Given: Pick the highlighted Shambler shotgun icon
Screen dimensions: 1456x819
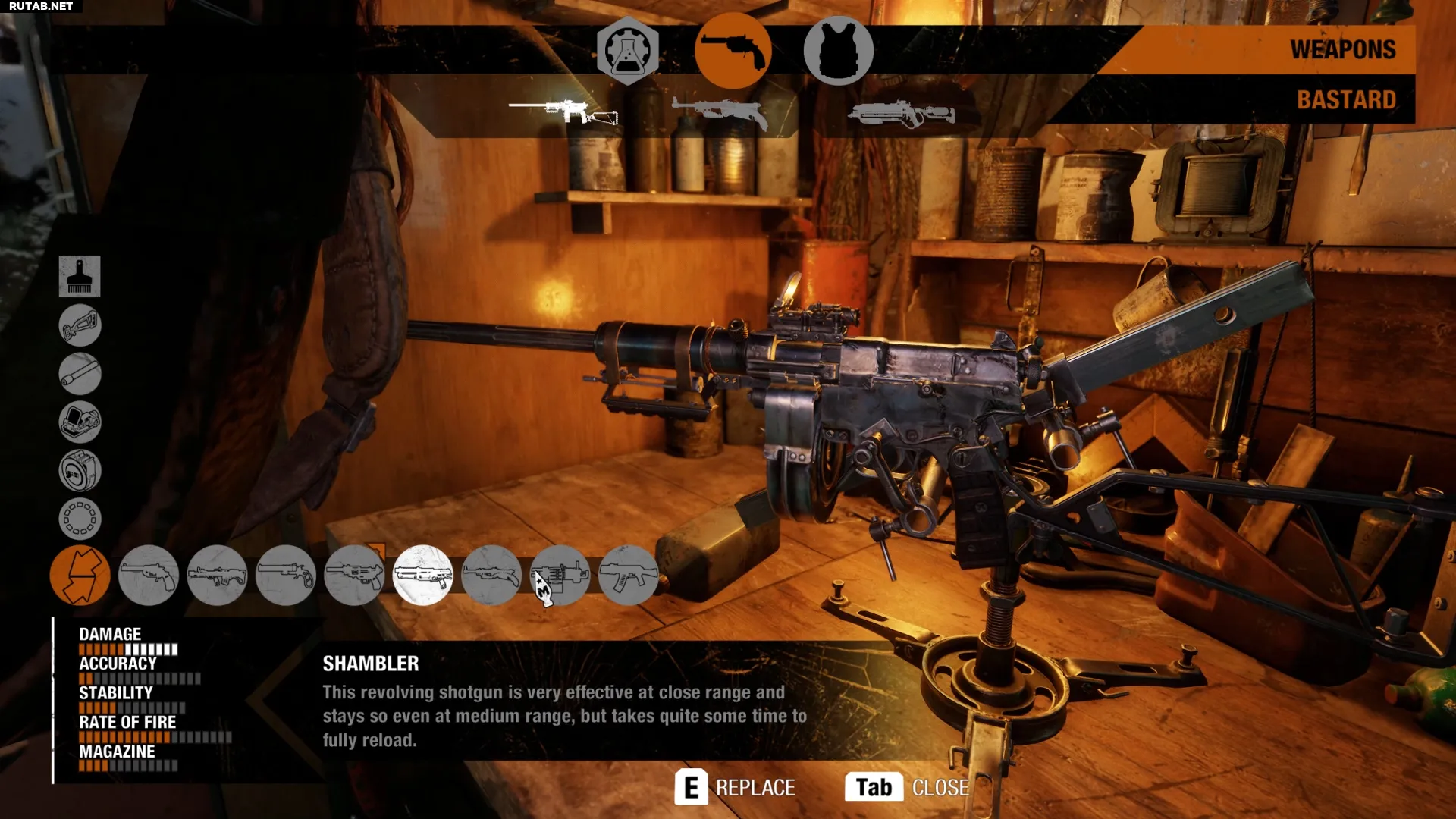Looking at the screenshot, I should pos(423,576).
